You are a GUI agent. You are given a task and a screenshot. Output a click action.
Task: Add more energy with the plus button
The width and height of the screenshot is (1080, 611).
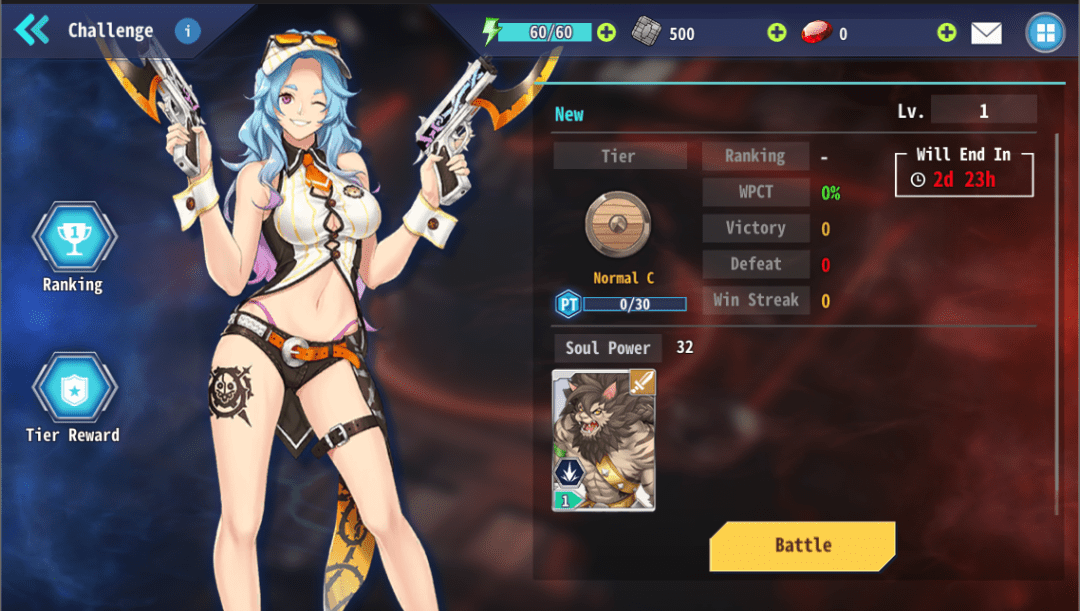[607, 33]
